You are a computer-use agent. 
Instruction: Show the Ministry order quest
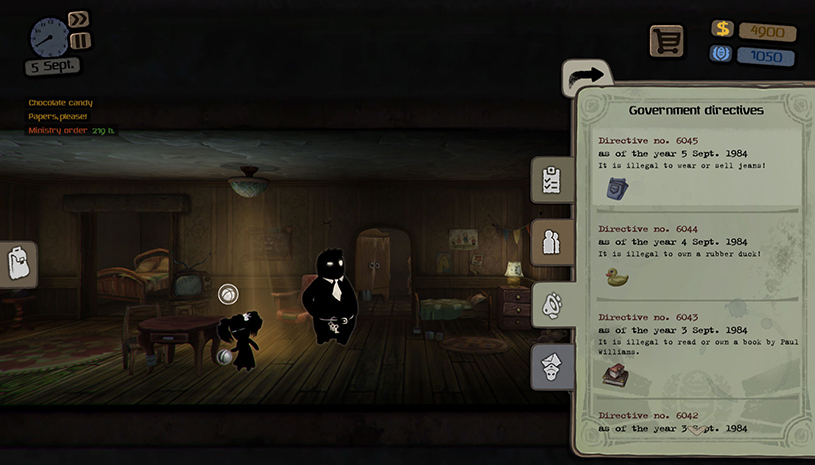[x=60, y=131]
